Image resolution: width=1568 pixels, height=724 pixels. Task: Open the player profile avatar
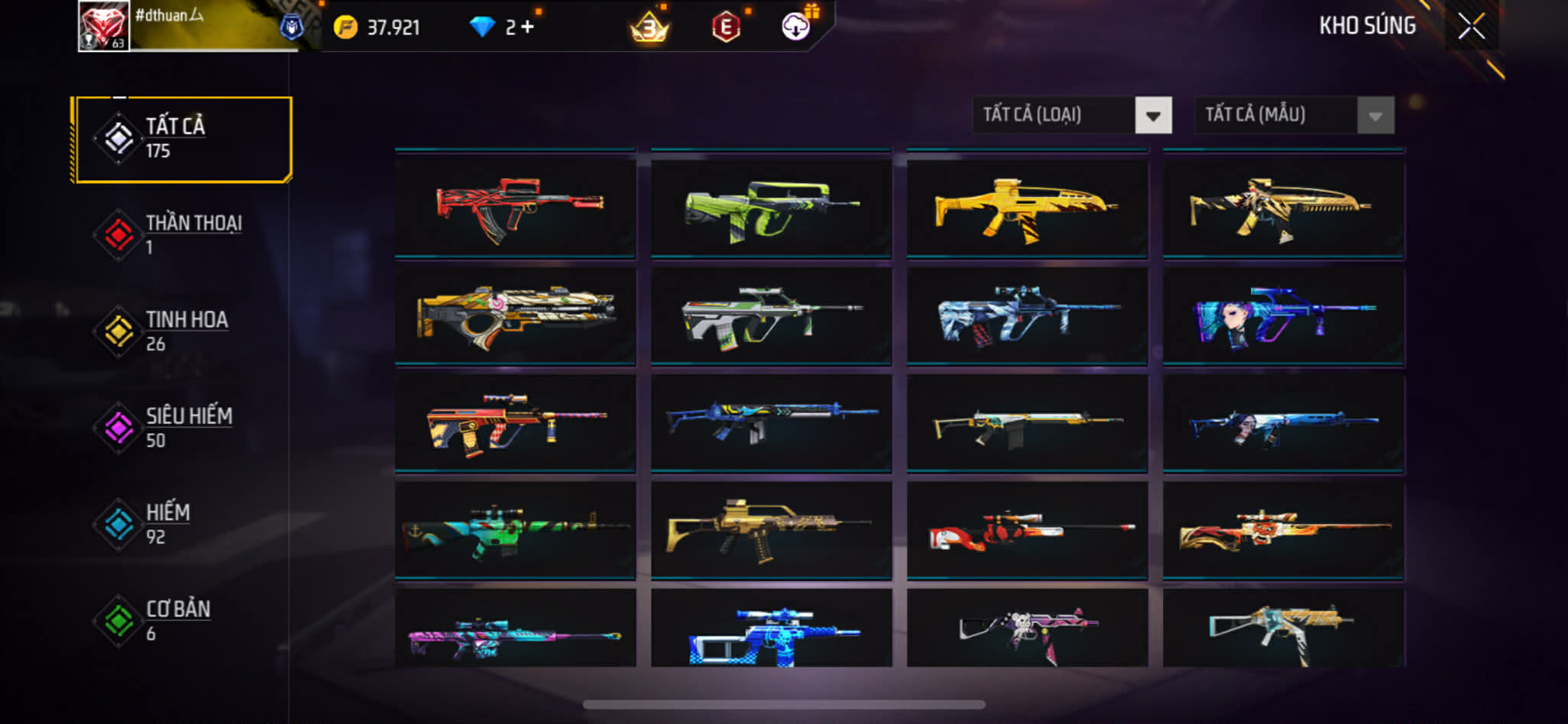coord(104,26)
